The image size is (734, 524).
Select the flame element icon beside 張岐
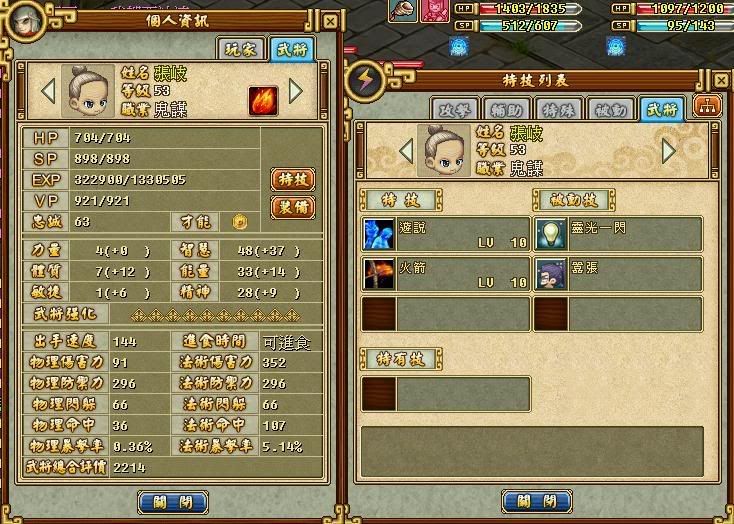(263, 100)
